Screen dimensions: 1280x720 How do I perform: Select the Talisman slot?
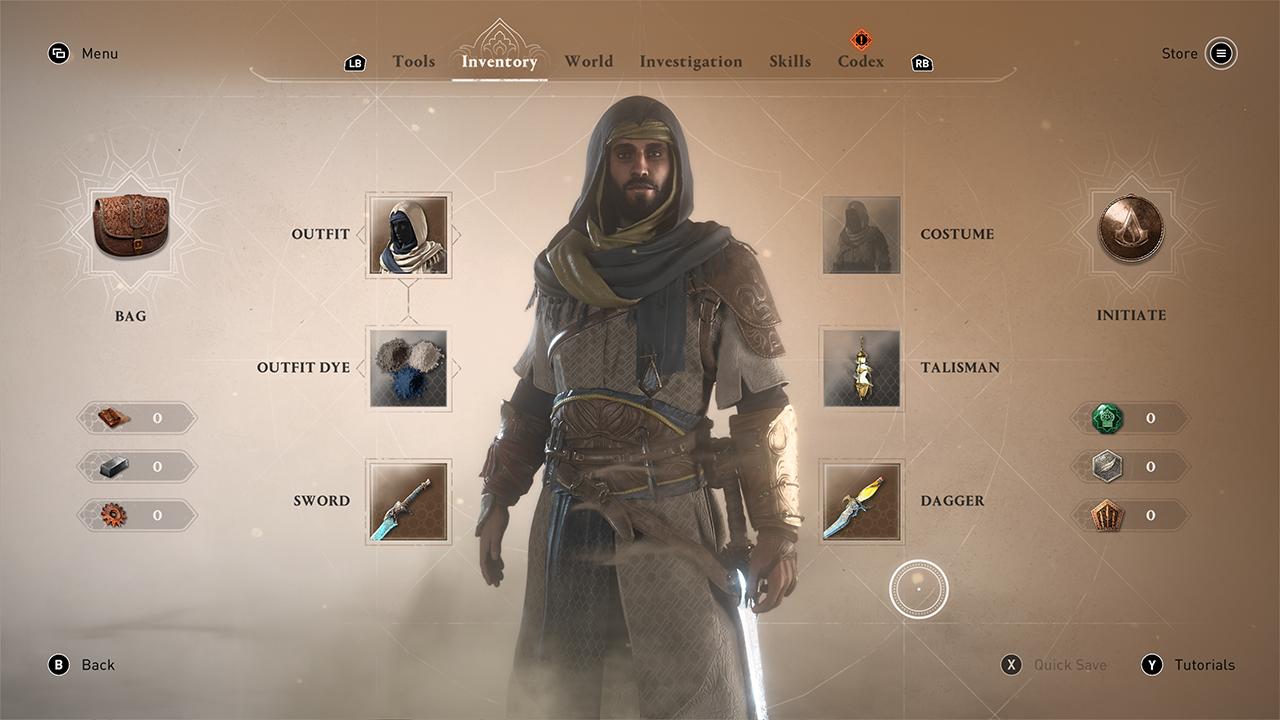pos(861,368)
